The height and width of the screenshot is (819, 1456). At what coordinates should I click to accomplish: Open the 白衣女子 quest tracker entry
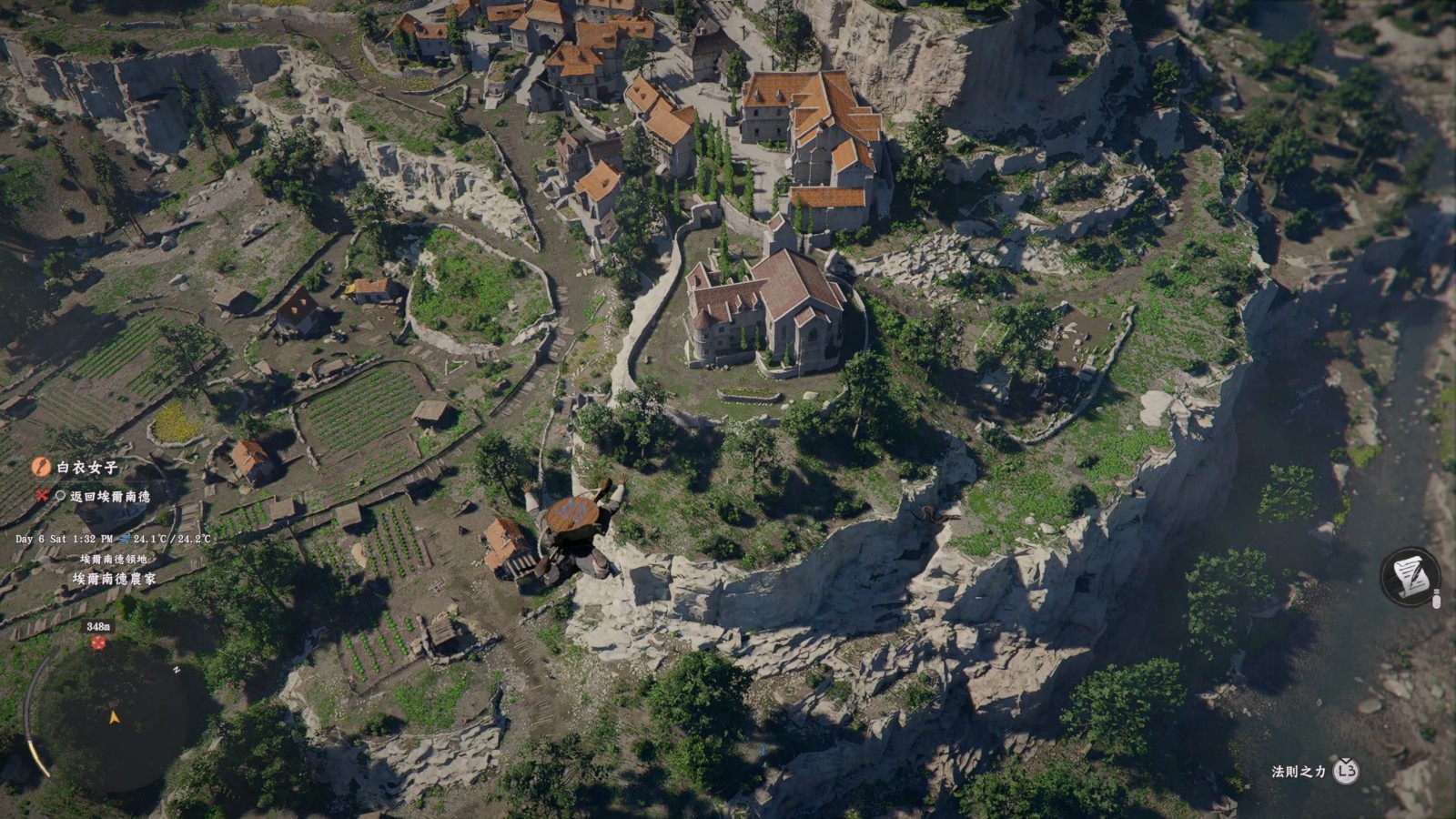(x=87, y=467)
